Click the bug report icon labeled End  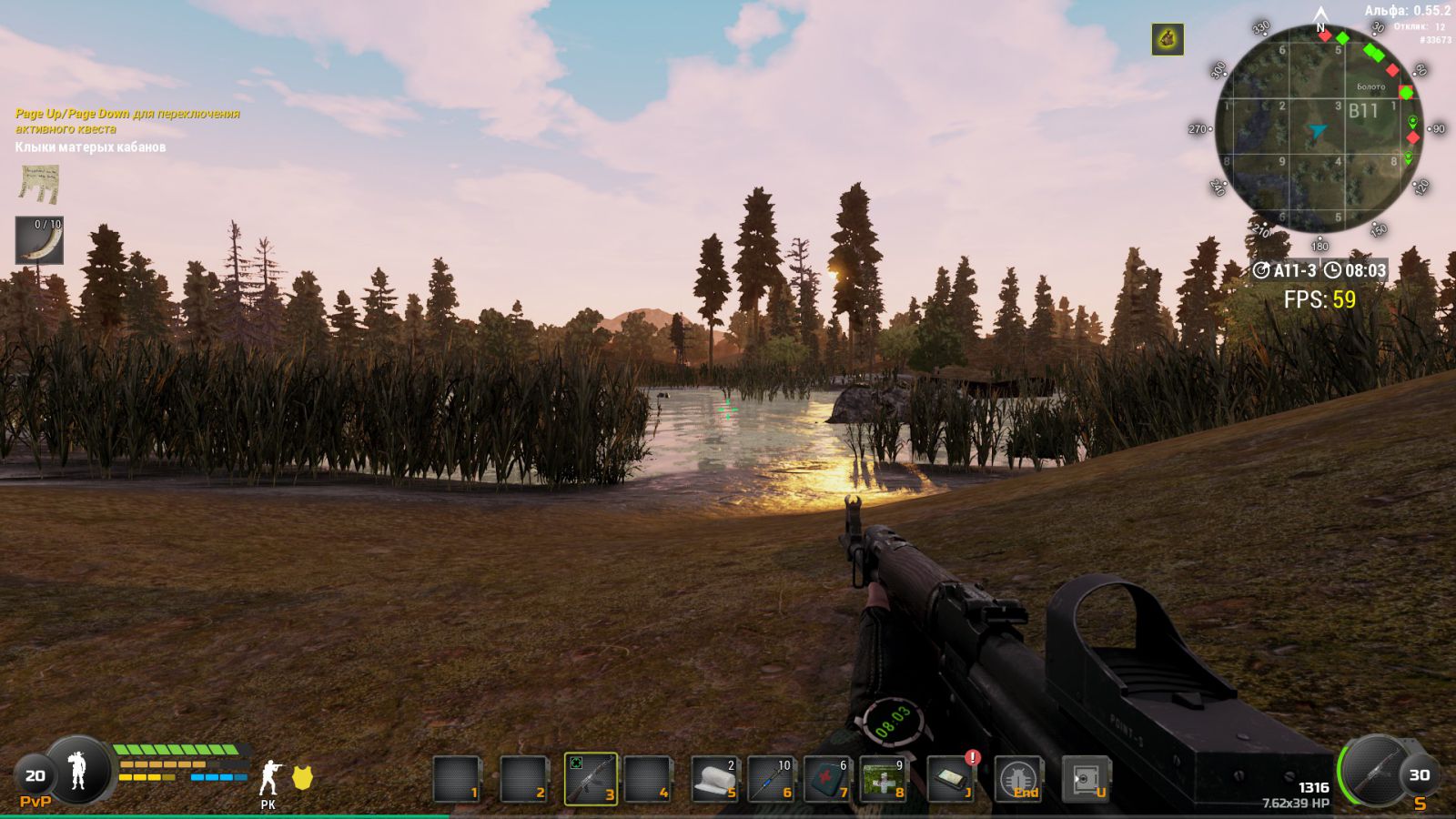1018,780
